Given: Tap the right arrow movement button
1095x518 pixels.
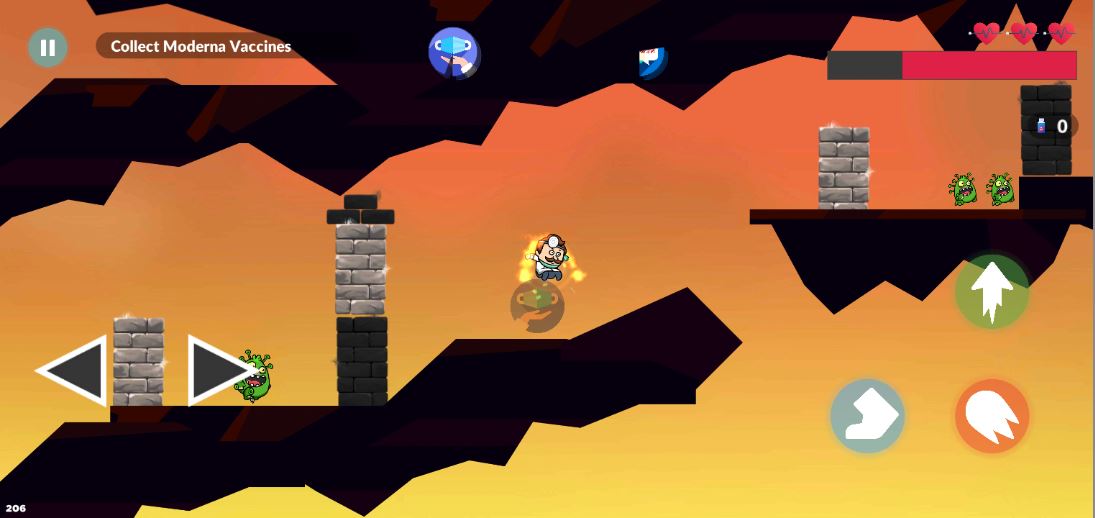Looking at the screenshot, I should (216, 370).
